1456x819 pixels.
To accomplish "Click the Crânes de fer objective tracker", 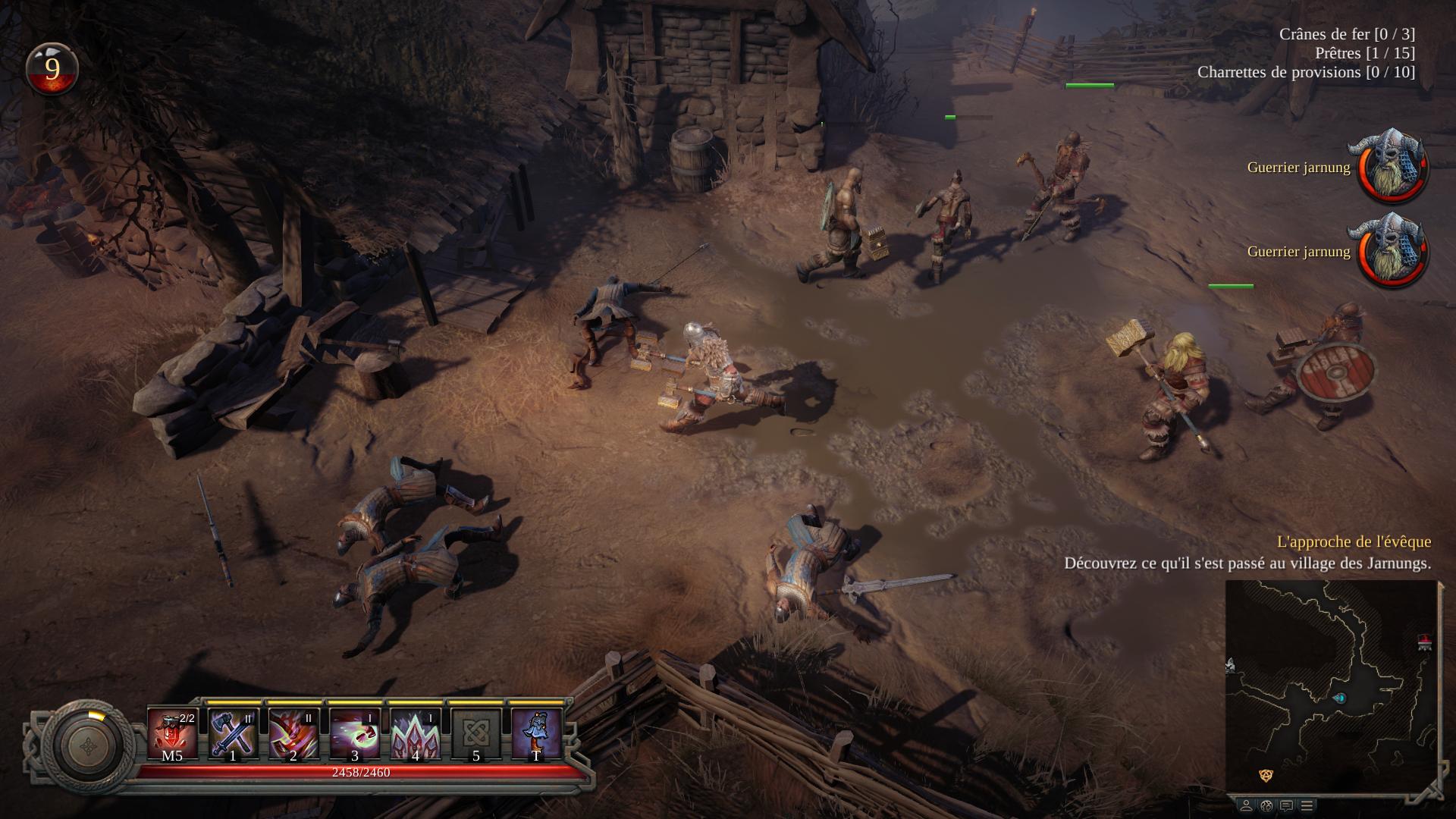I will 1347,34.
